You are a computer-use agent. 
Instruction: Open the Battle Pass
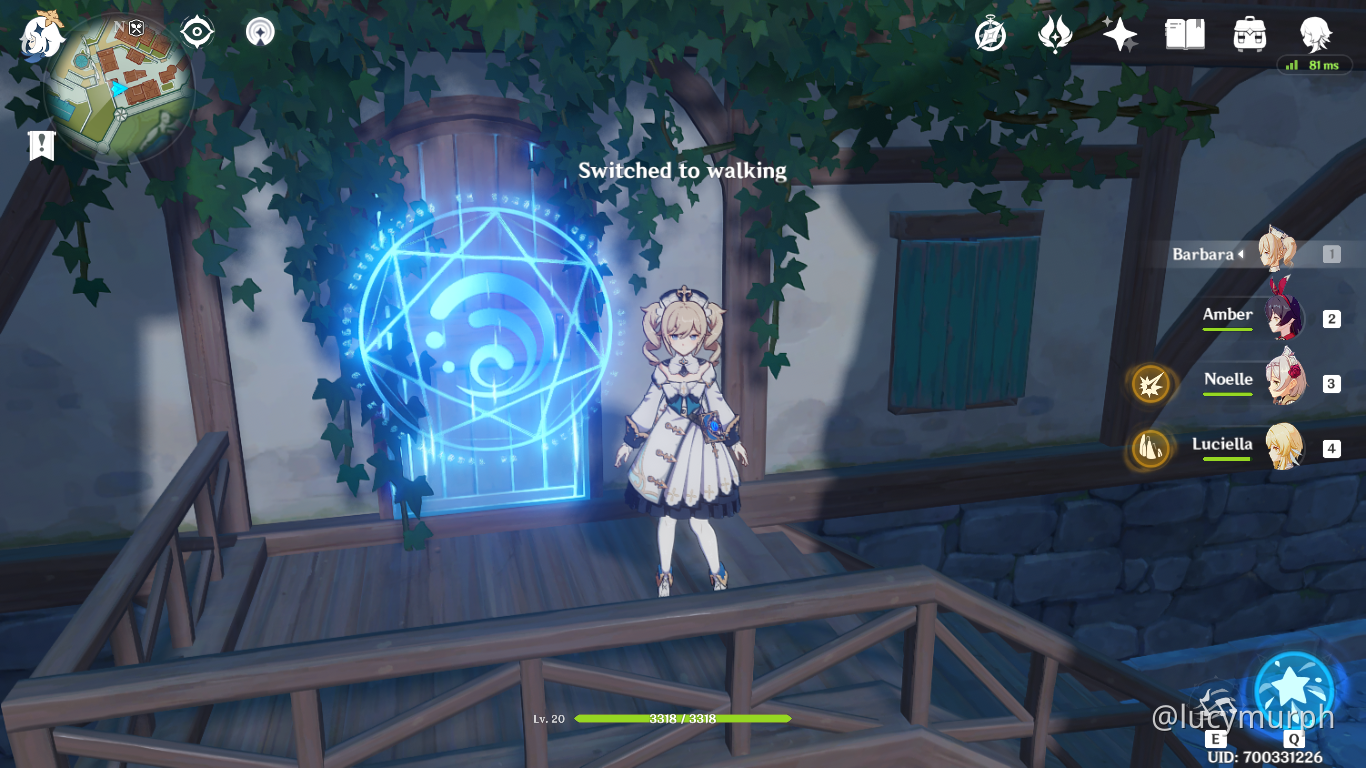(1055, 33)
